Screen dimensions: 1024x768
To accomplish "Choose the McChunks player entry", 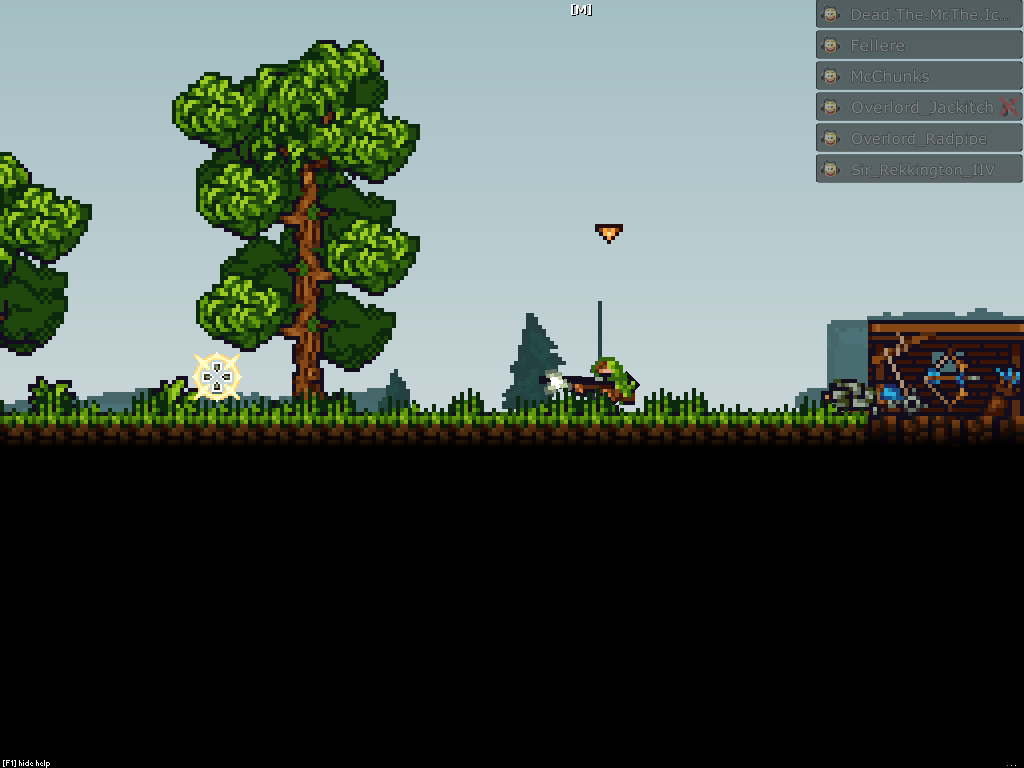I will click(919, 77).
